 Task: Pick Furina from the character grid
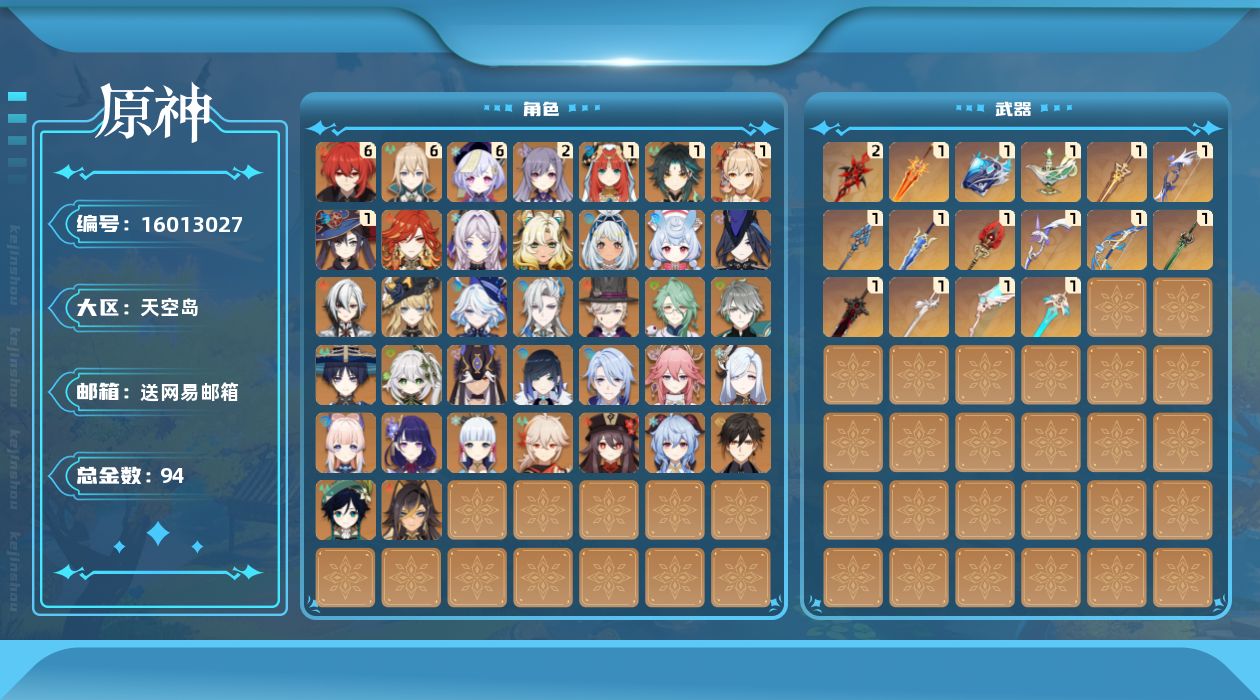pyautogui.click(x=478, y=308)
